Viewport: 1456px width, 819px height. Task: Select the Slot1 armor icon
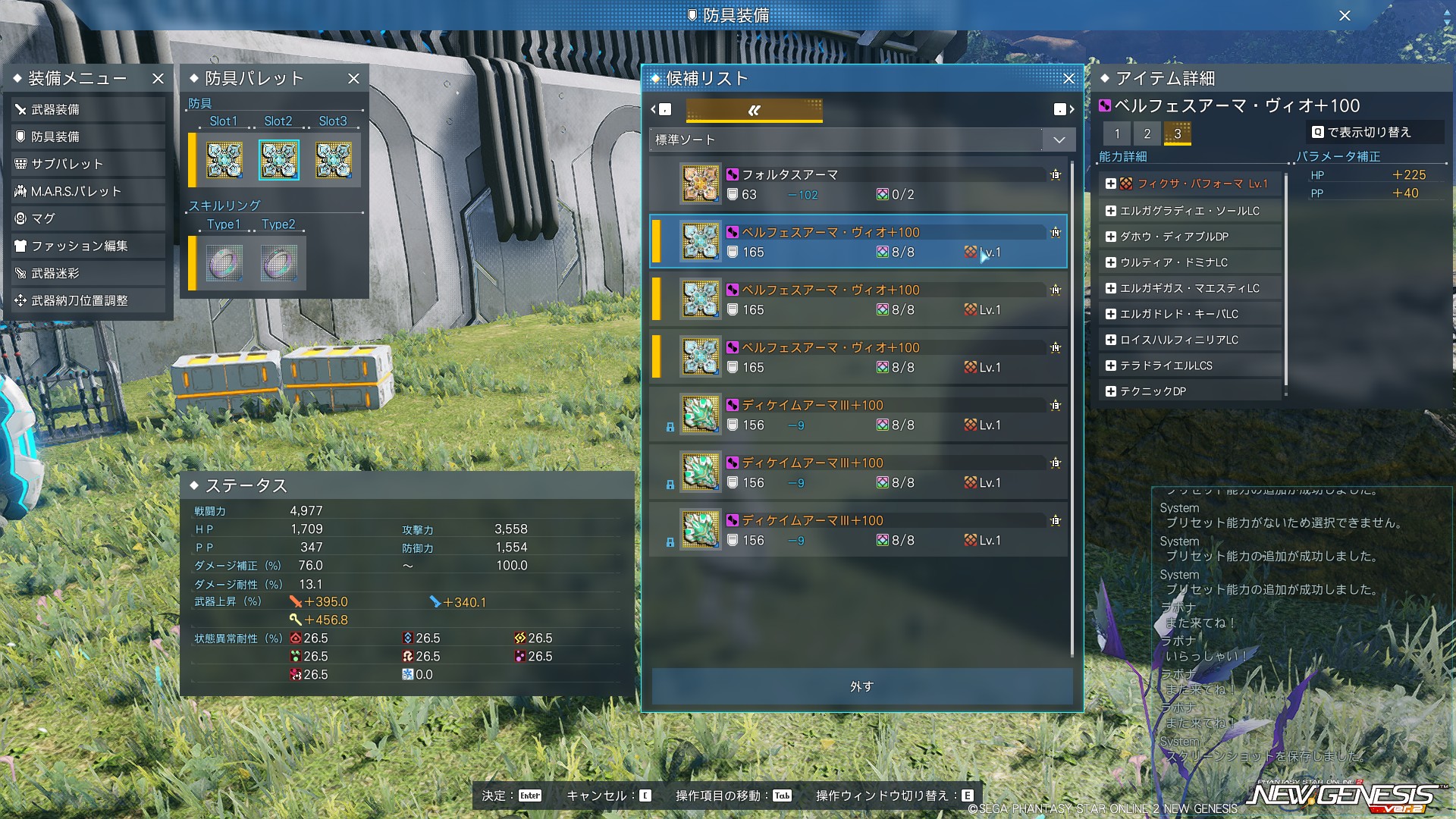(224, 160)
